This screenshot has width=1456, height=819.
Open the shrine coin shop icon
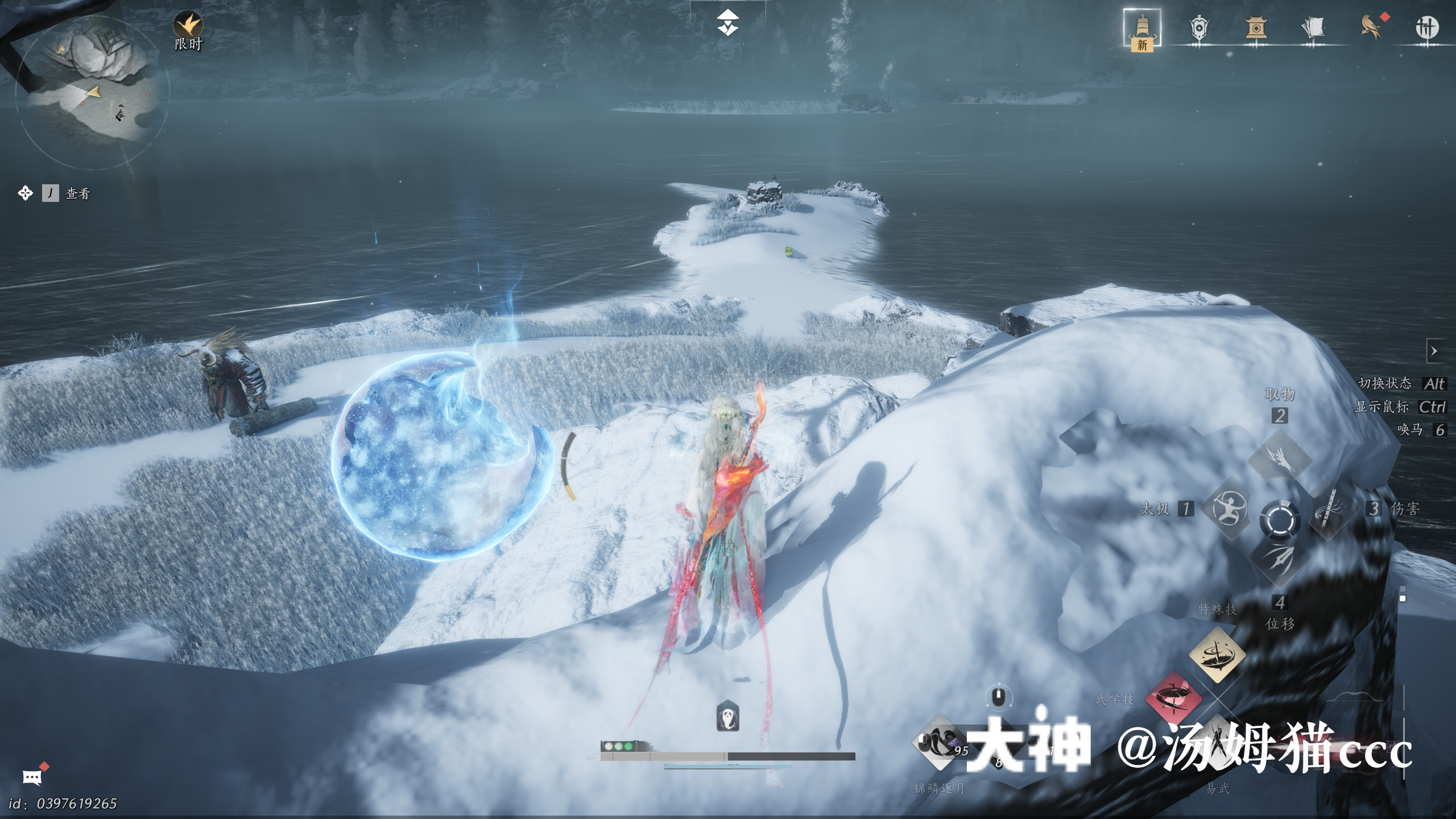point(1256,28)
